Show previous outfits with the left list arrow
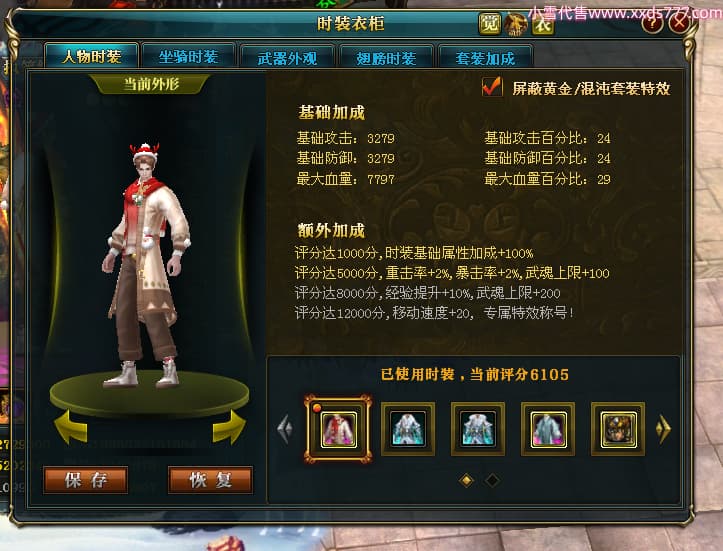Screen dimensions: 723x551 click(x=284, y=429)
